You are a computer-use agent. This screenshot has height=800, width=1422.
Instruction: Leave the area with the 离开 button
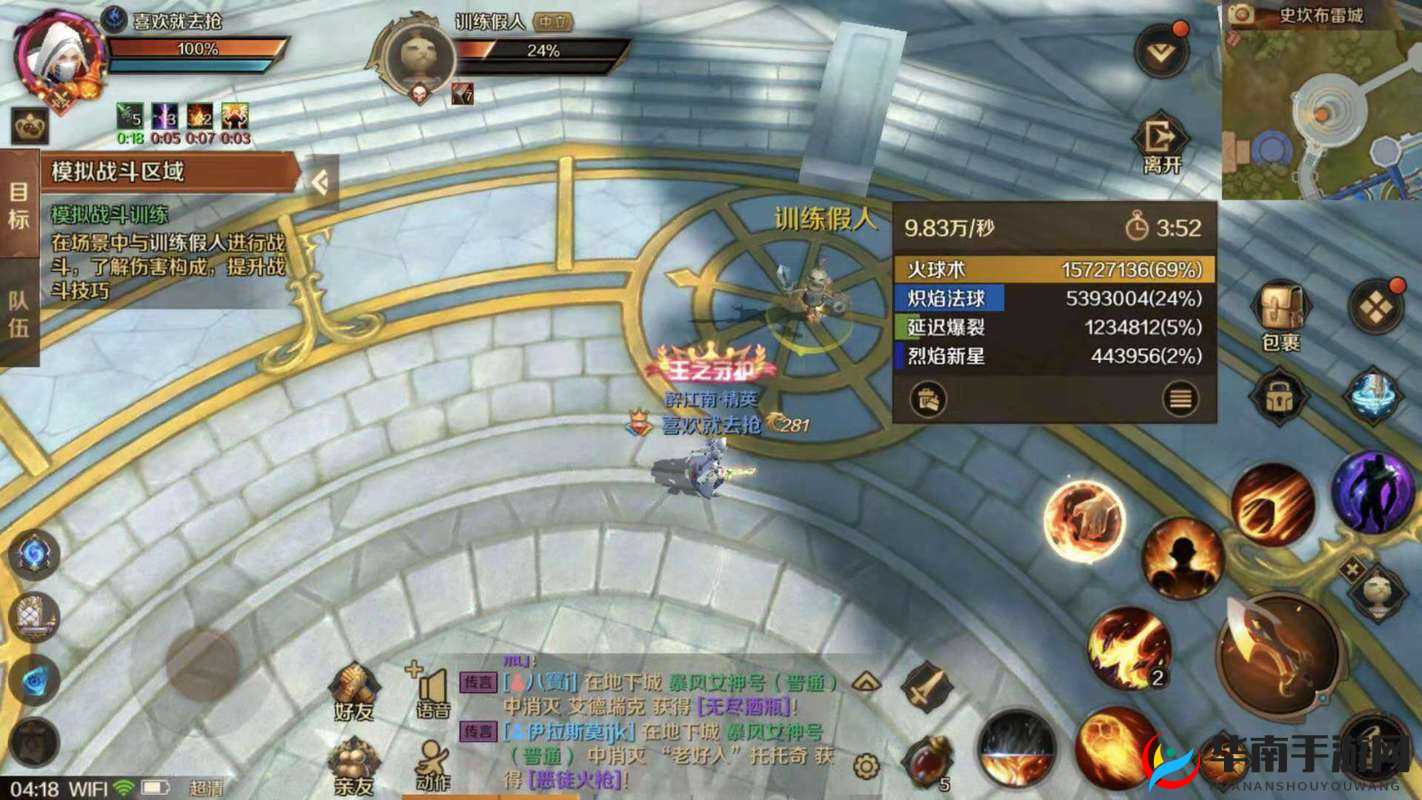coord(1161,144)
